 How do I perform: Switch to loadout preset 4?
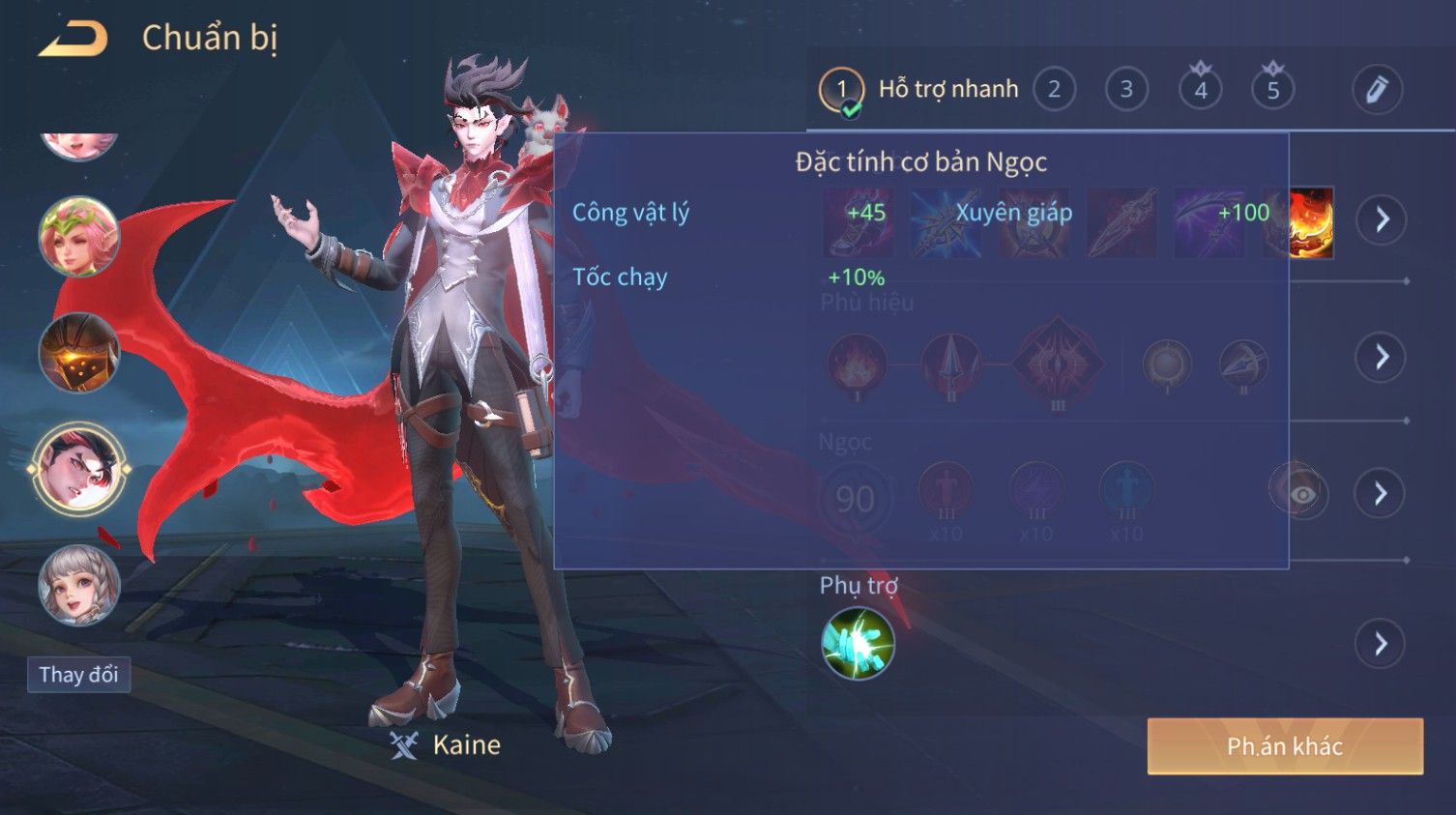tap(1201, 90)
